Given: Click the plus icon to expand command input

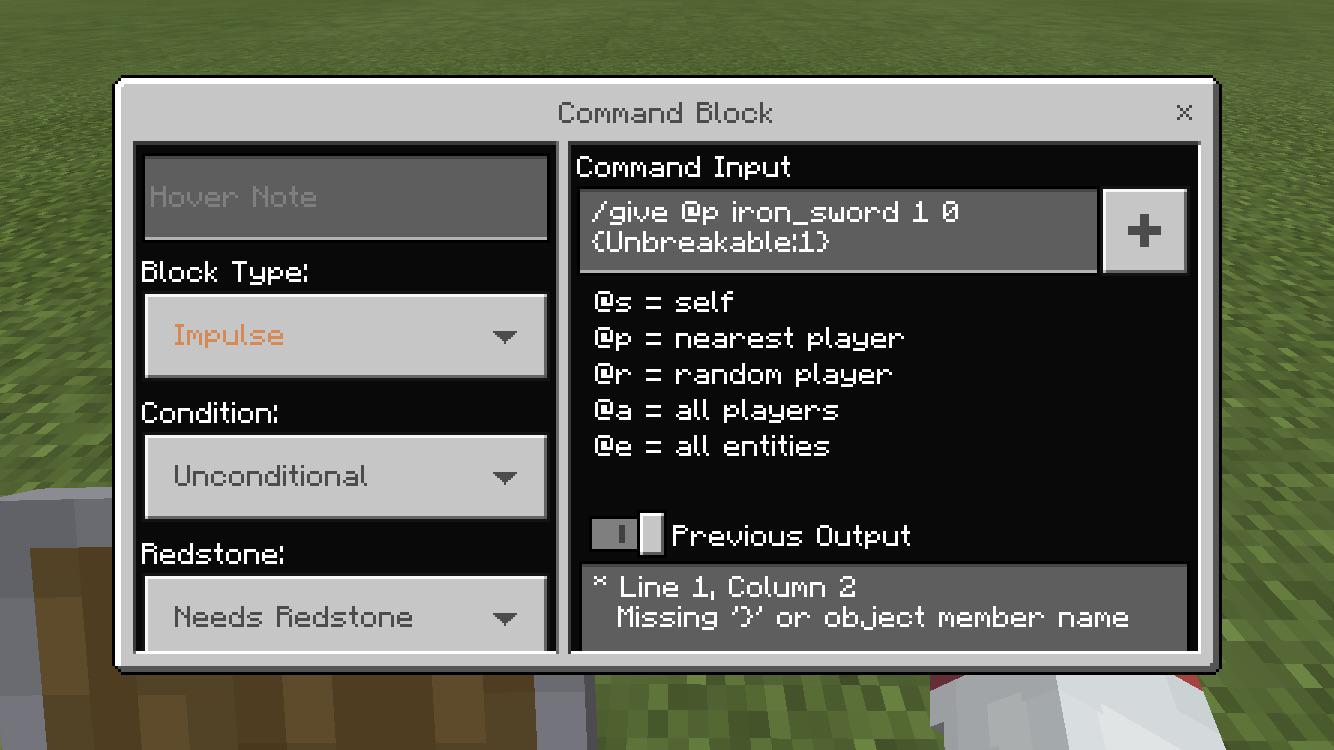Looking at the screenshot, I should tap(1144, 230).
